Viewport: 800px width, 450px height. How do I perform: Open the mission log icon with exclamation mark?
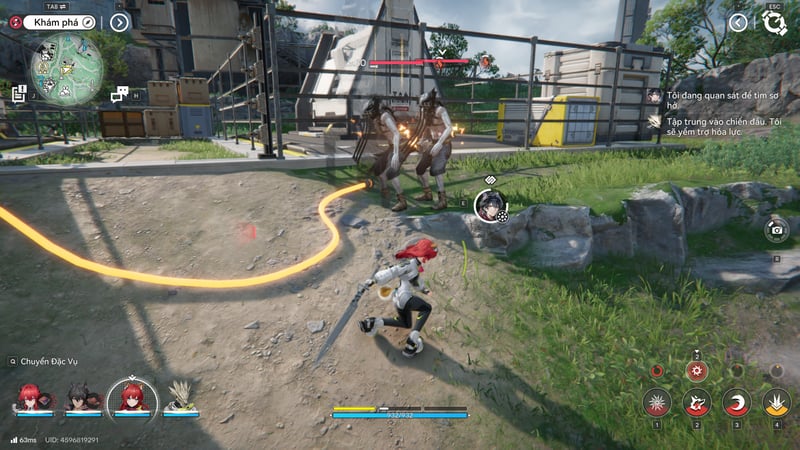click(19, 93)
